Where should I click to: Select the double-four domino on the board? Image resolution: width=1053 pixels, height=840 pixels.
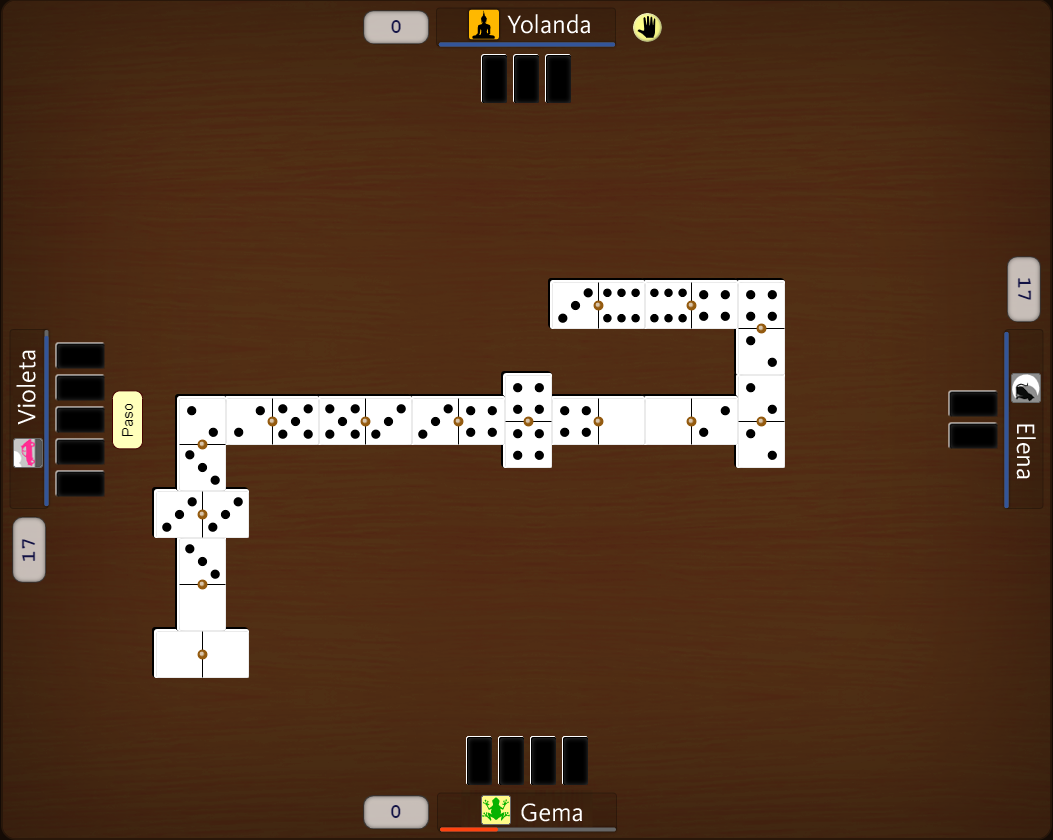pyautogui.click(x=527, y=420)
